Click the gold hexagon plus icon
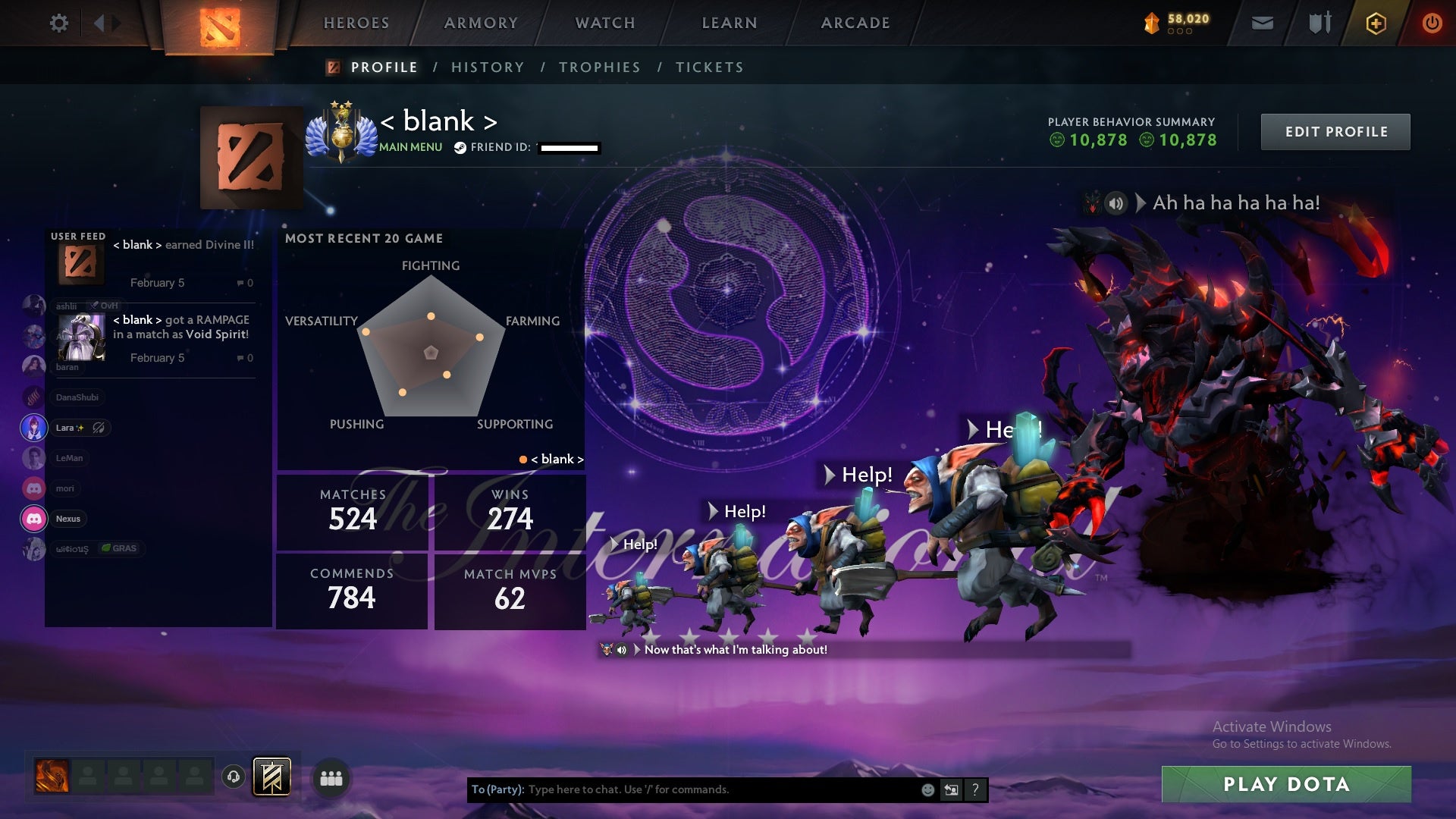Viewport: 1456px width, 819px height. 1375,23
